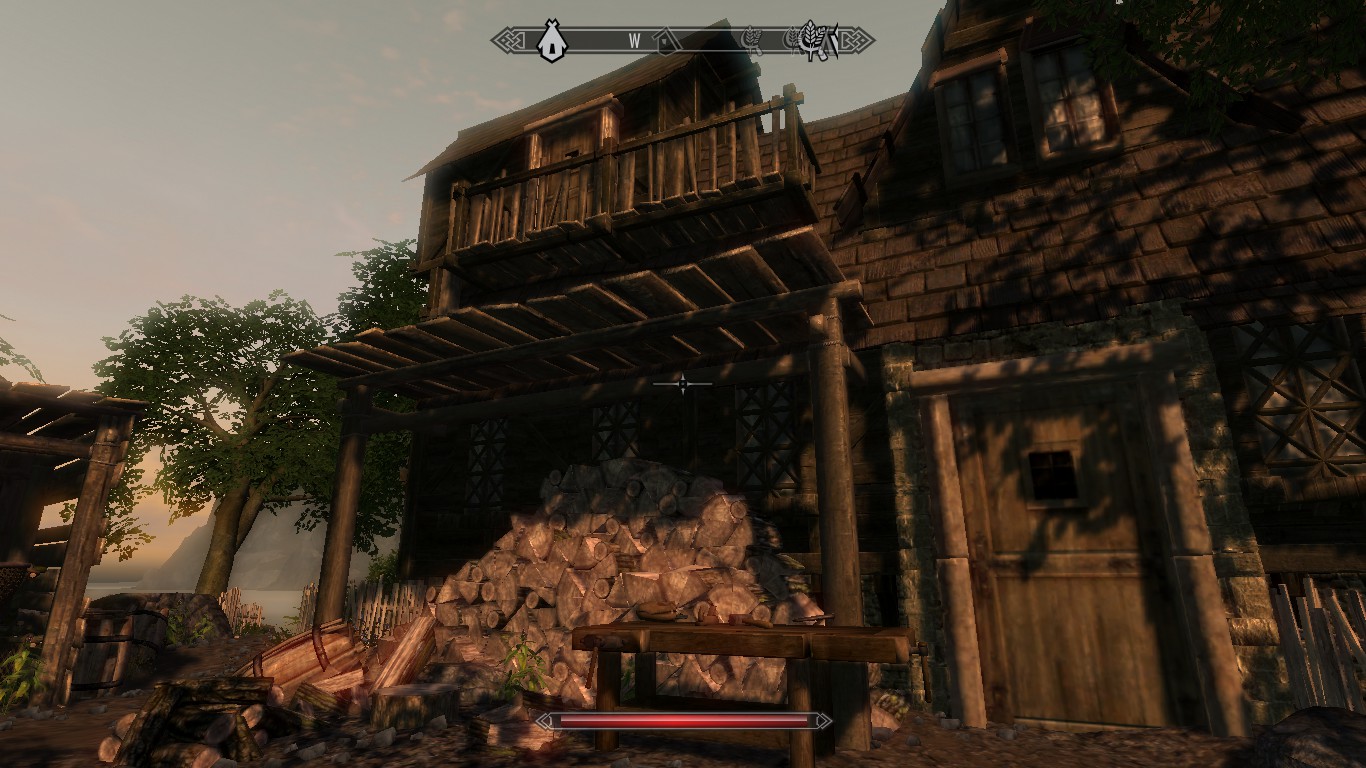Select the white tent camp marker on compass
The image size is (1366, 768).
550,41
